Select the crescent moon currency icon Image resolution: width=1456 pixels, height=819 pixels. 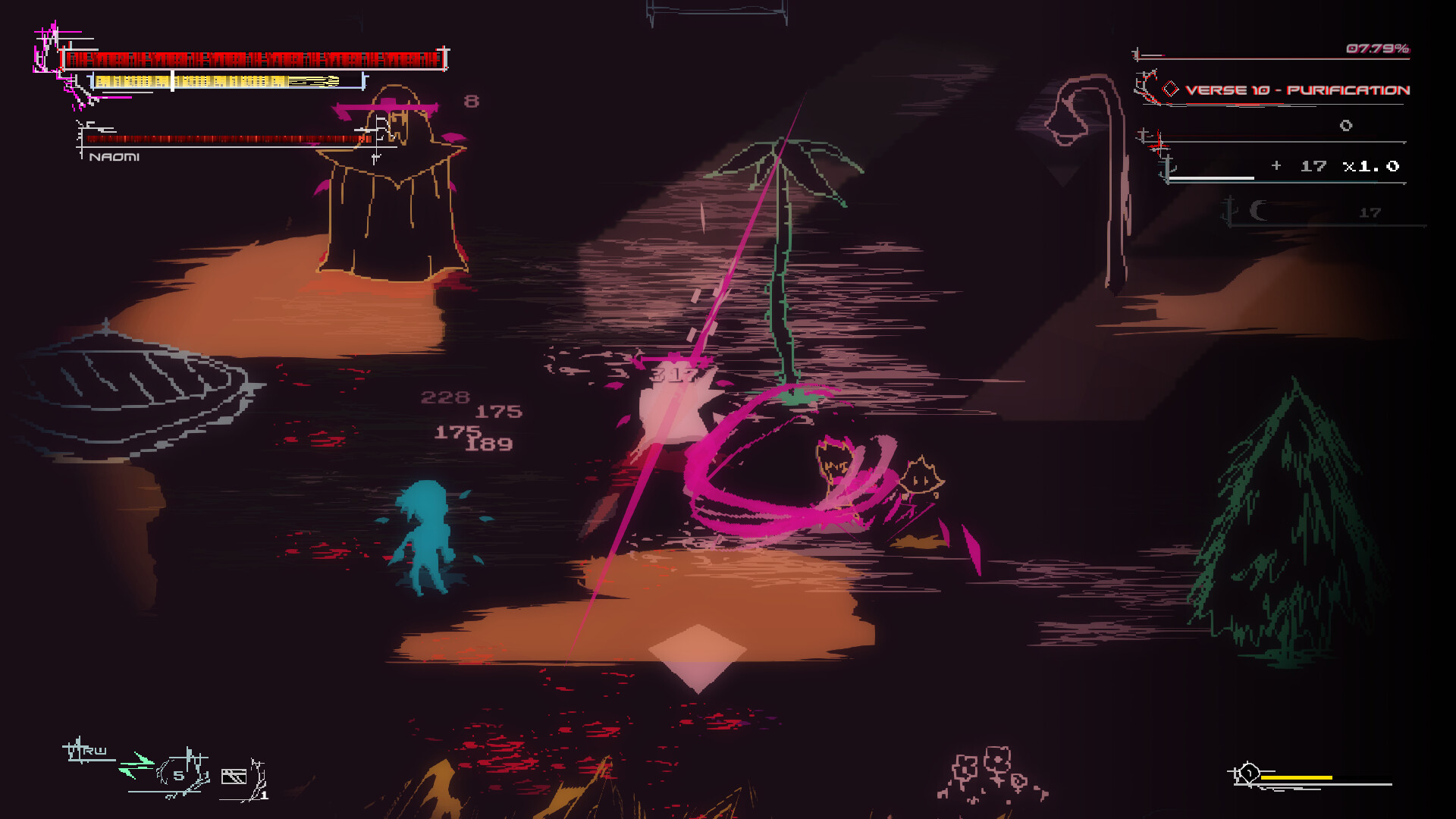click(x=1257, y=211)
